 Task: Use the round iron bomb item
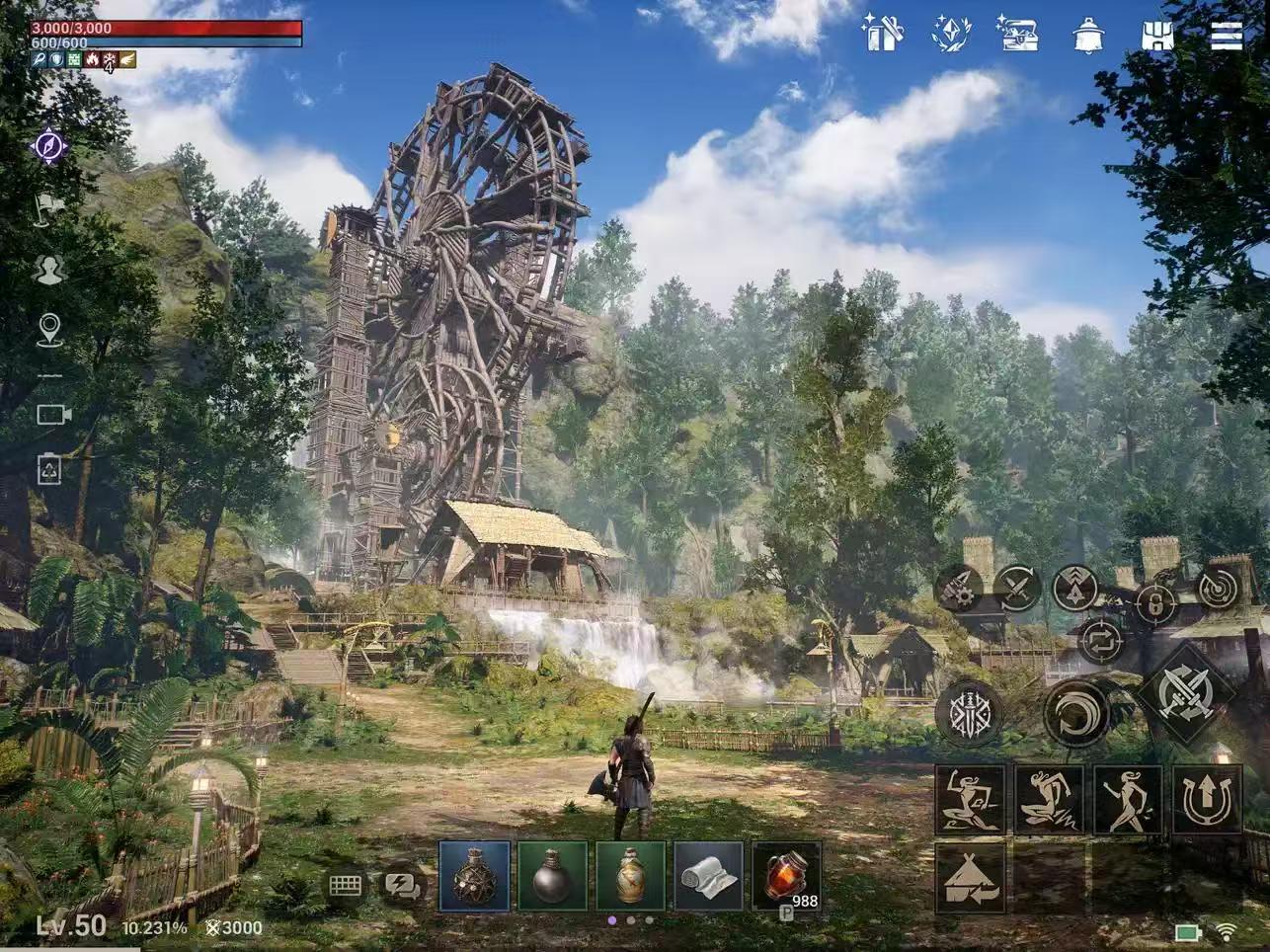click(553, 876)
